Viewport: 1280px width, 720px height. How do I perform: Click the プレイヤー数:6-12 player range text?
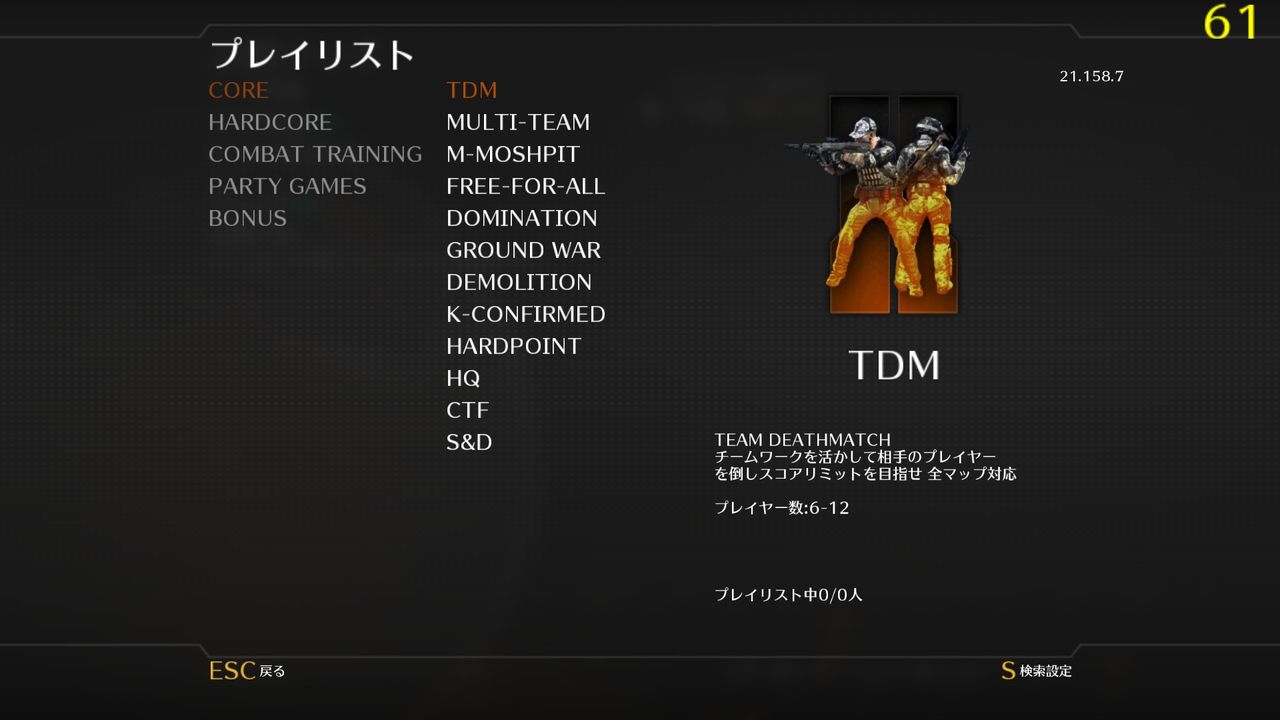(781, 507)
